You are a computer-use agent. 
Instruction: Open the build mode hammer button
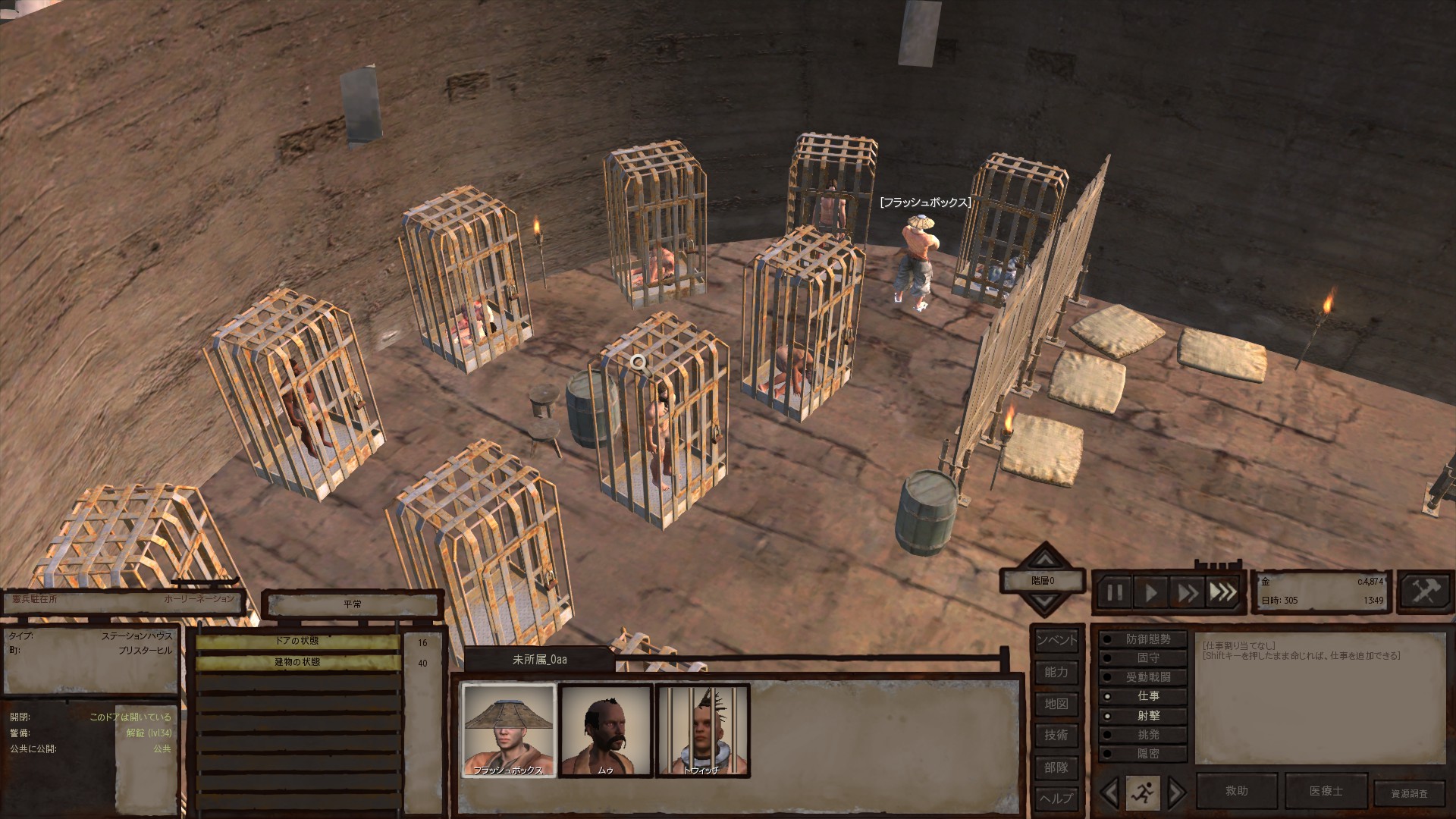tap(1425, 591)
